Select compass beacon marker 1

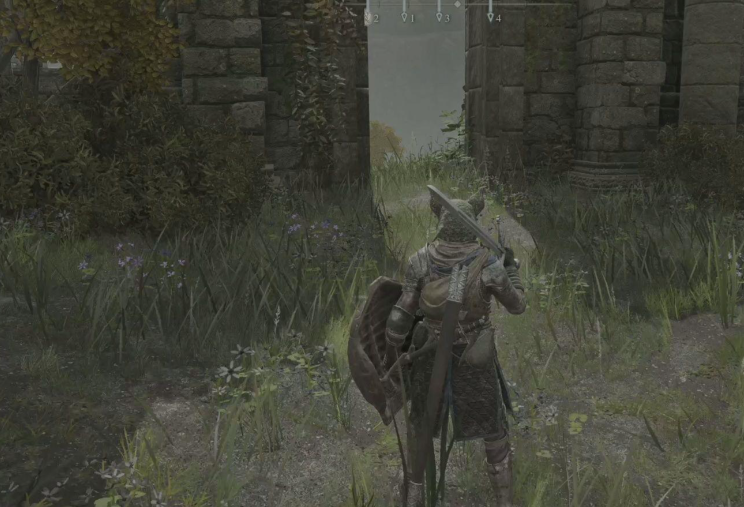[x=405, y=16]
